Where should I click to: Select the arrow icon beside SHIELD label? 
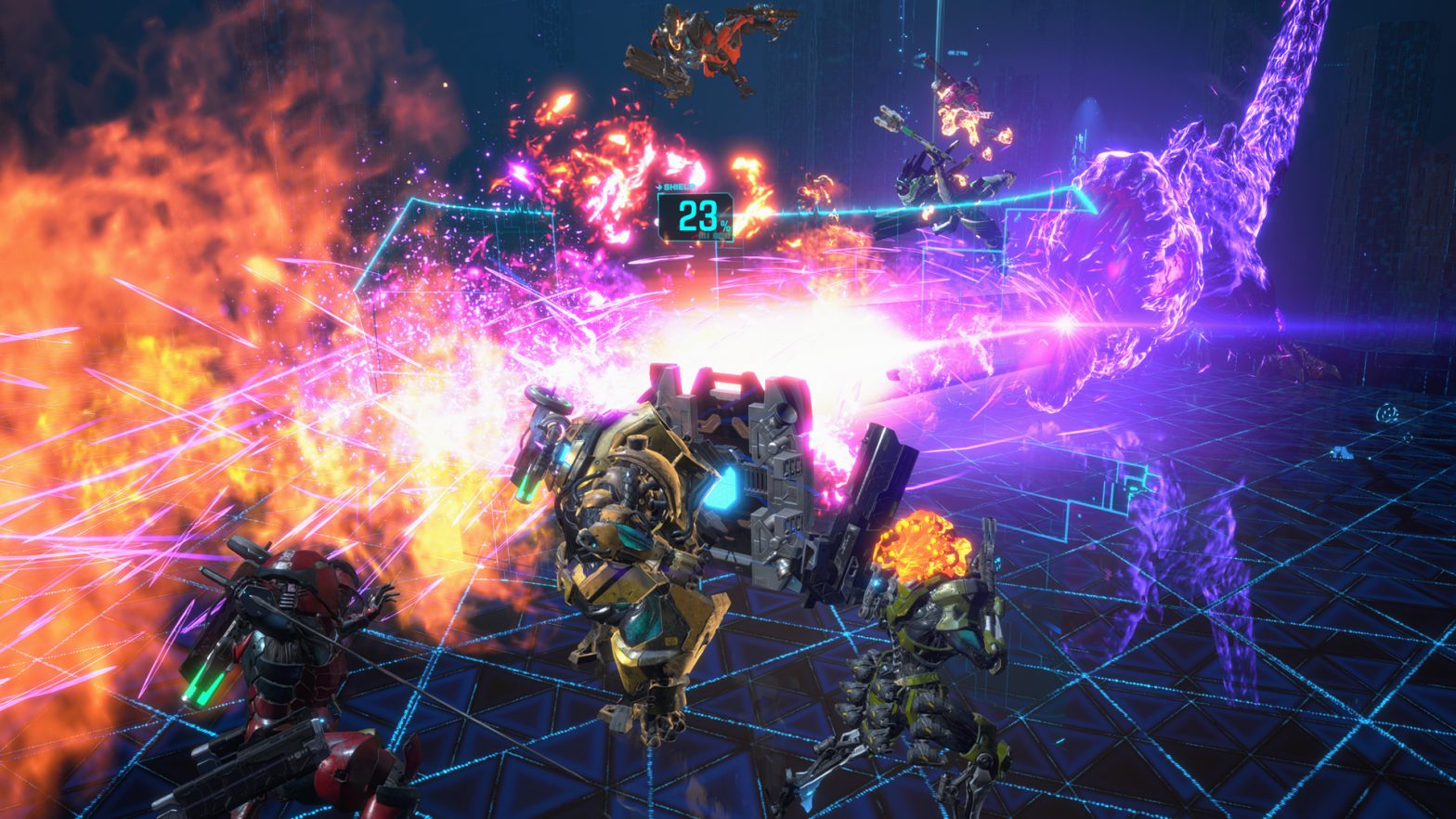tap(660, 187)
